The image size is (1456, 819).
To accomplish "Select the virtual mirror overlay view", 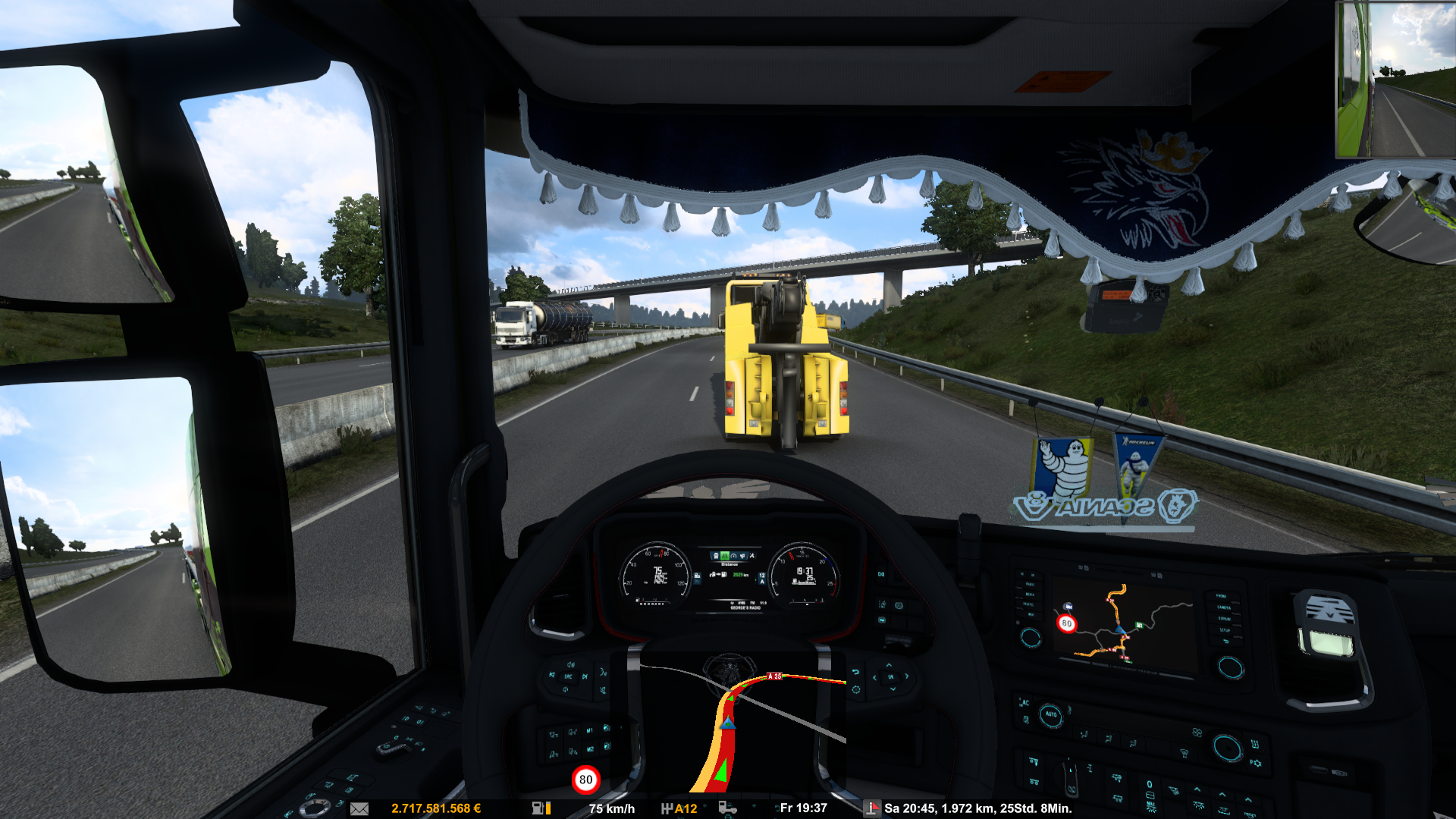I will click(1395, 79).
